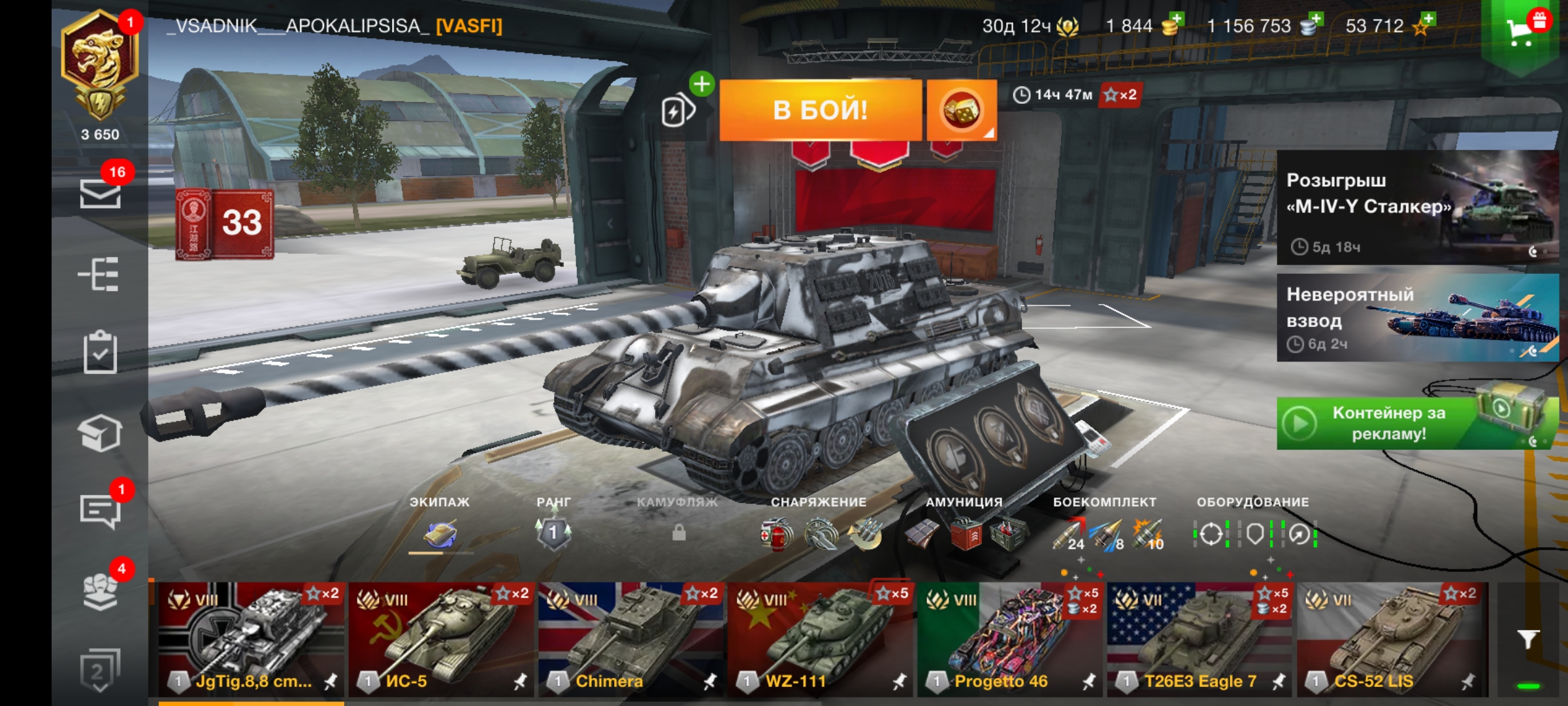Open the clan fist icon

100,590
